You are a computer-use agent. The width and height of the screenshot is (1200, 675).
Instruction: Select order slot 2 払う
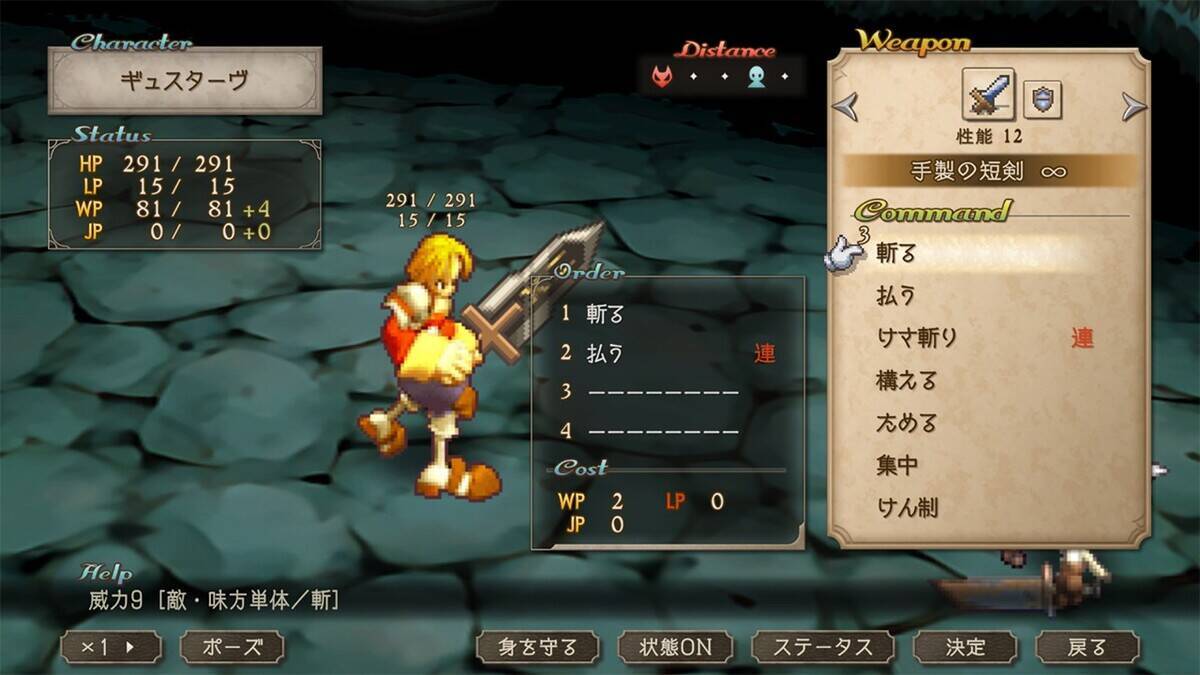[x=604, y=354]
